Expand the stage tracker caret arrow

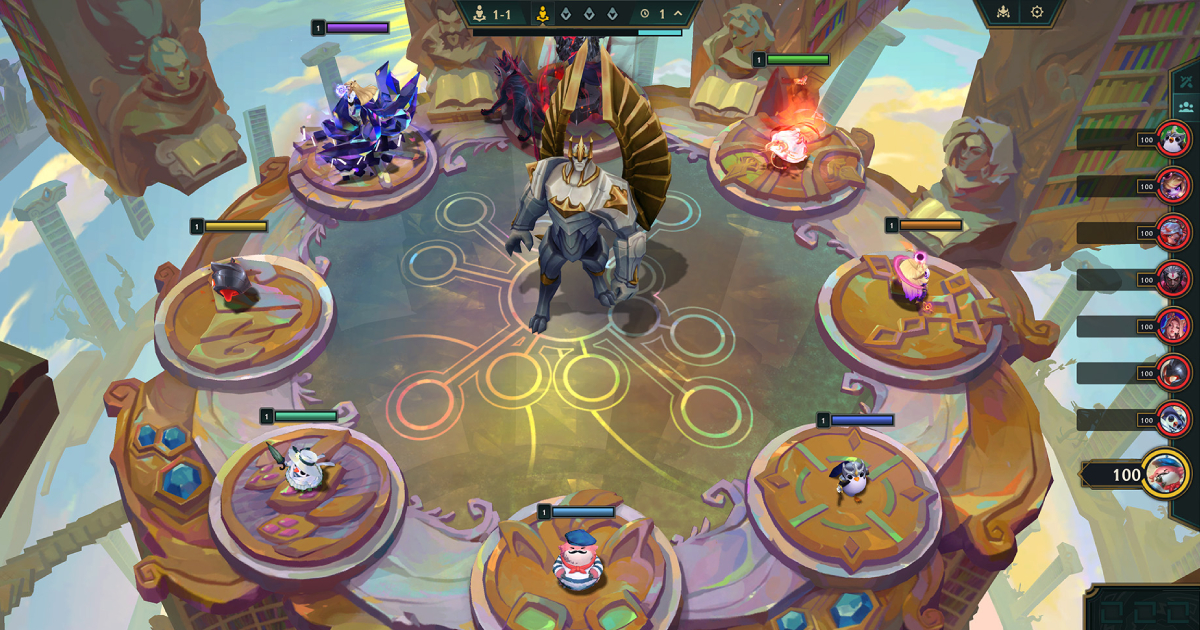[678, 14]
